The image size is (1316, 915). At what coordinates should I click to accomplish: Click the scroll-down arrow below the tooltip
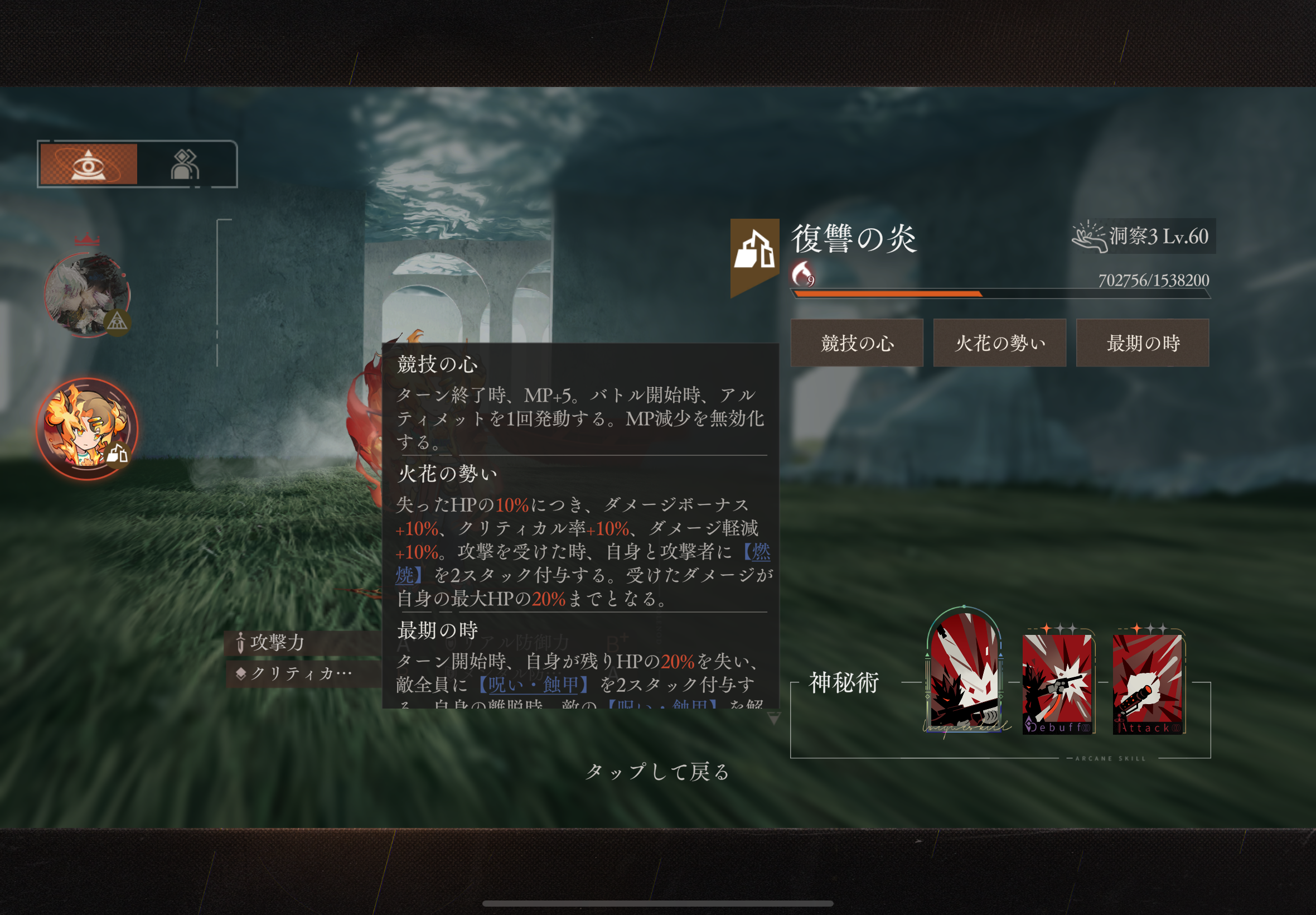[774, 719]
